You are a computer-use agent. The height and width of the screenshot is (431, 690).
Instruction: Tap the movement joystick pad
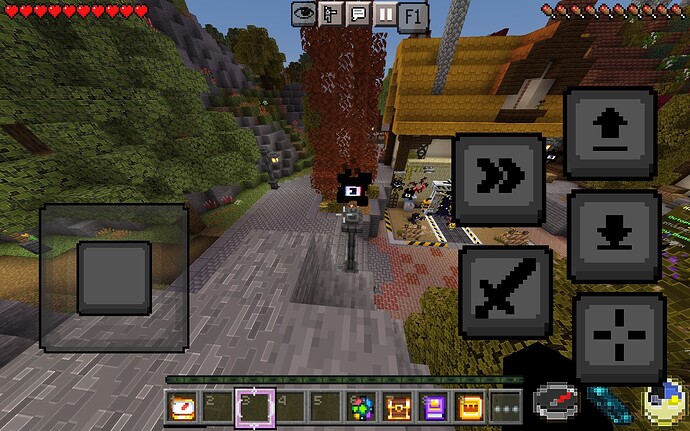[114, 277]
